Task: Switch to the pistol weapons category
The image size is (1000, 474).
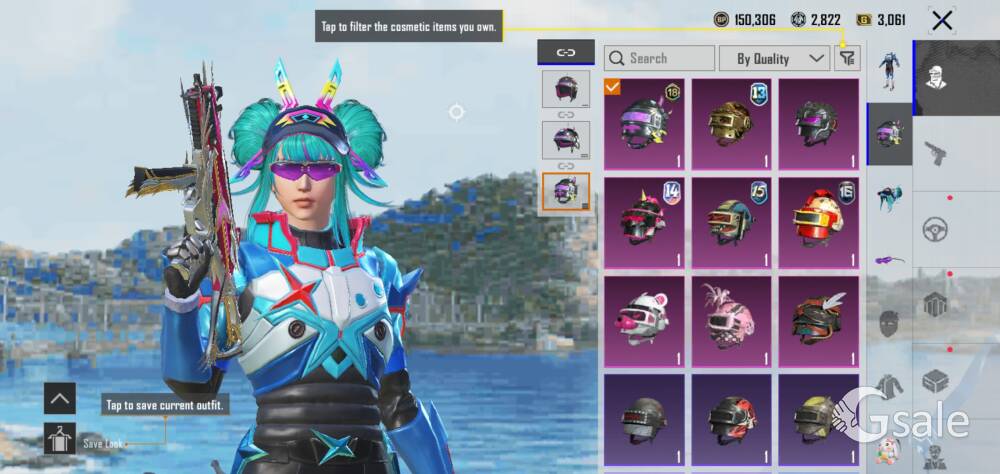Action: [x=937, y=154]
